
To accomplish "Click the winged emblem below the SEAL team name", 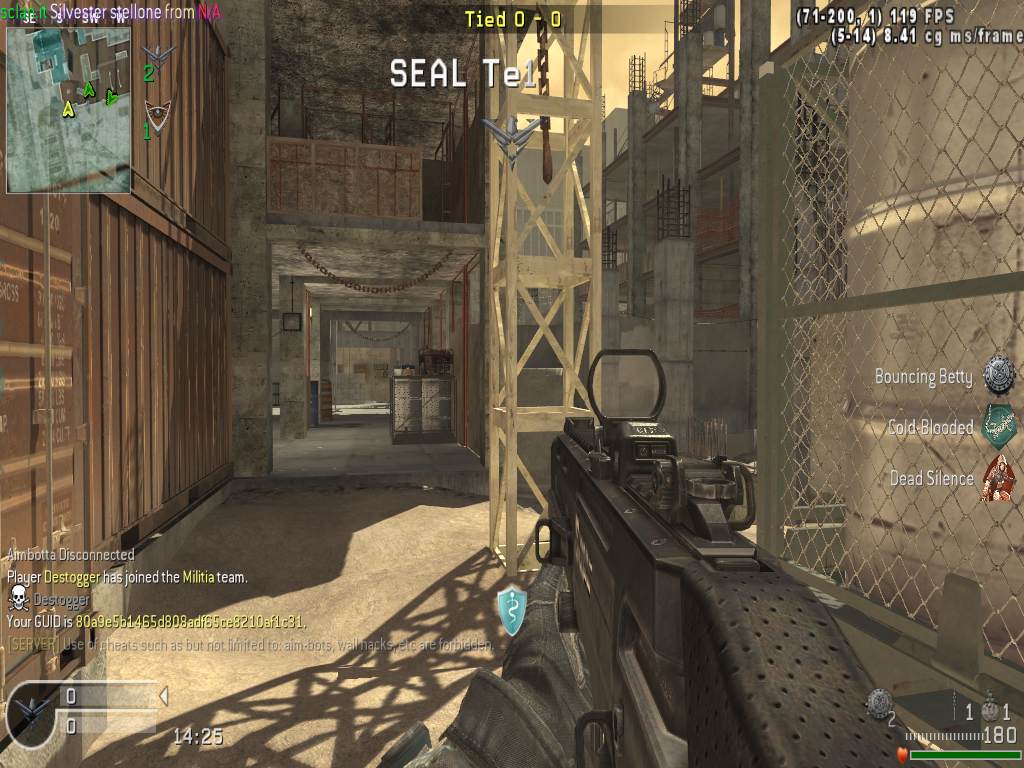I will 511,135.
